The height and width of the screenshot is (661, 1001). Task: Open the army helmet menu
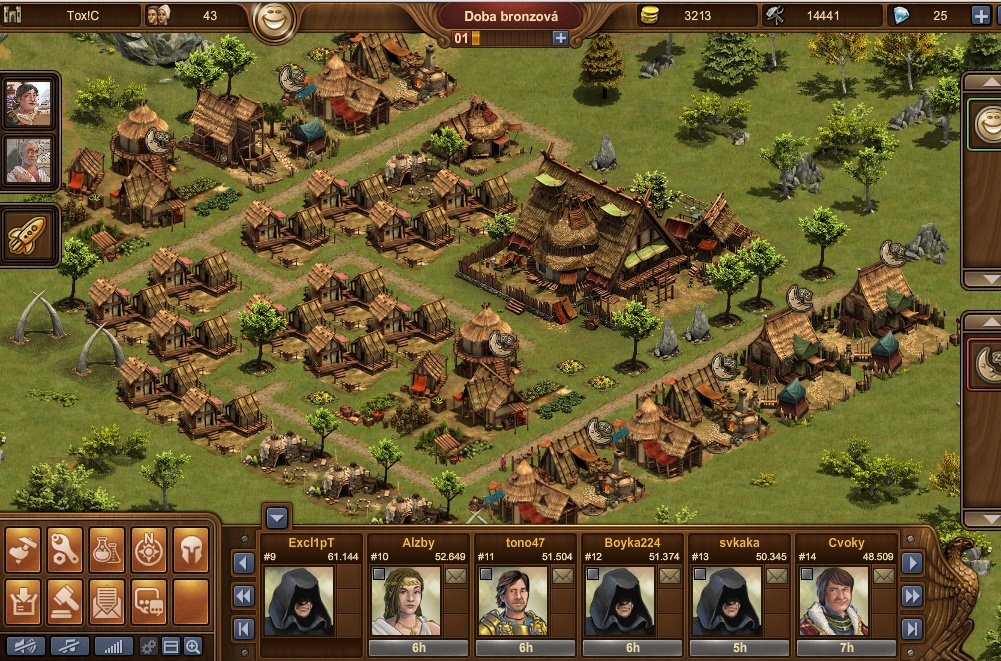[x=190, y=549]
